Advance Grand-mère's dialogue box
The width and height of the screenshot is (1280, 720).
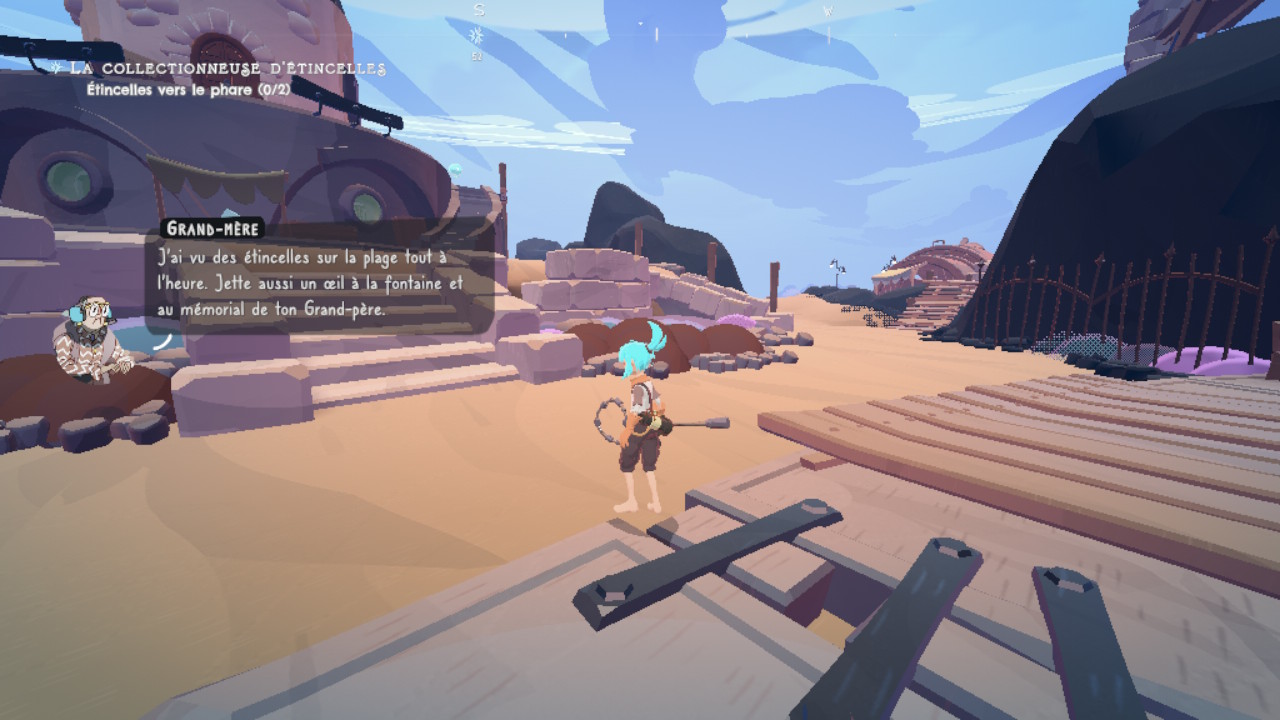pyautogui.click(x=318, y=283)
